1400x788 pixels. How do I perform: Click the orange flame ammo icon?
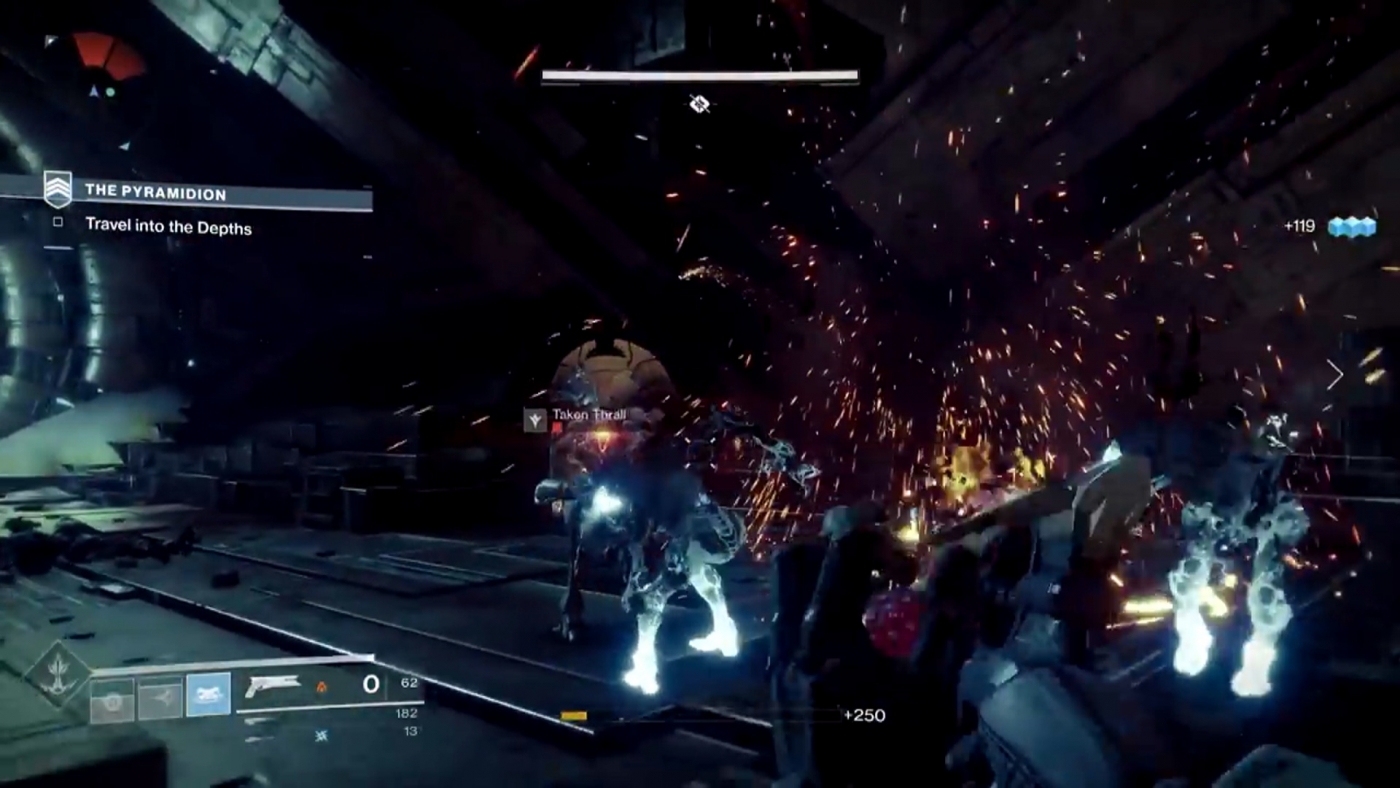[322, 686]
